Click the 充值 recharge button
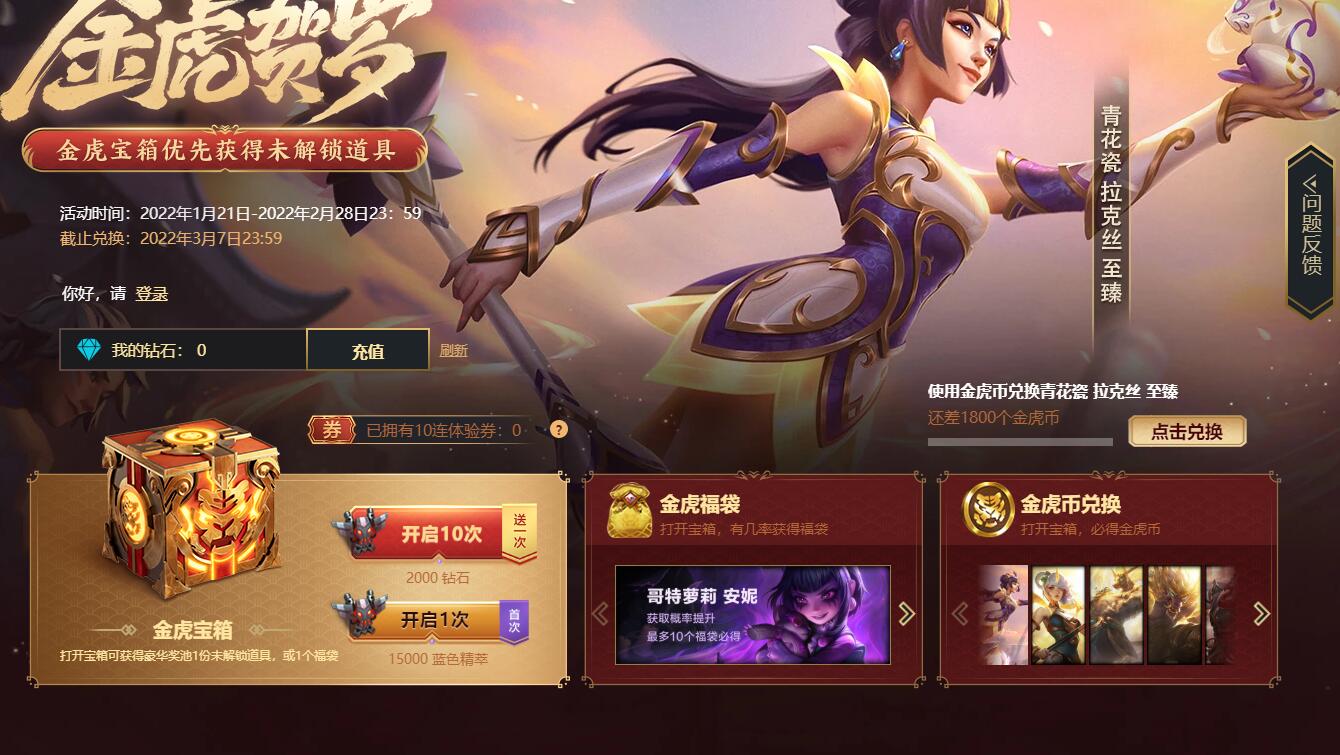 click(x=368, y=349)
